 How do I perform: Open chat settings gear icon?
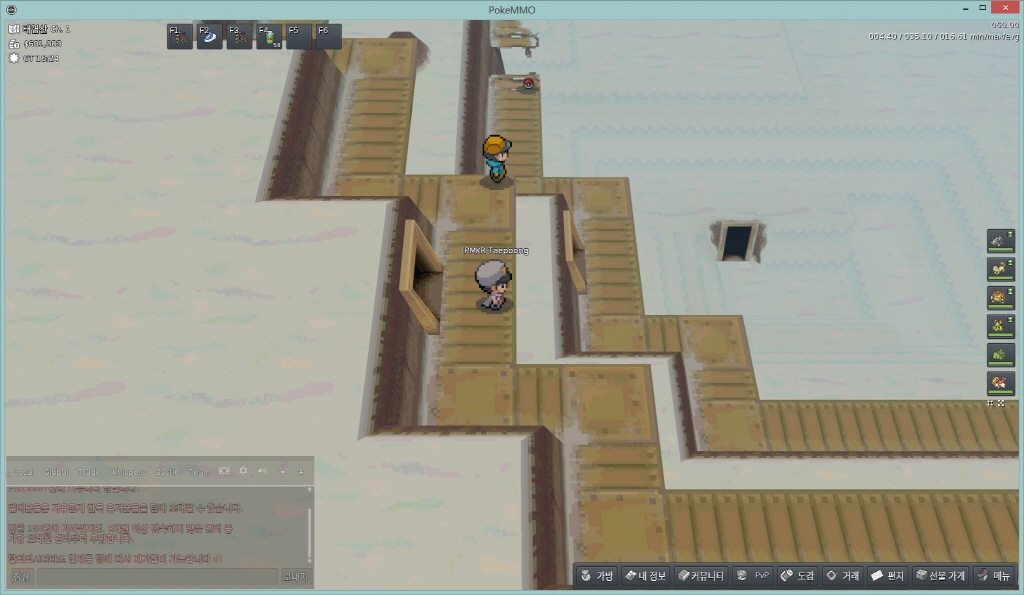[x=243, y=470]
